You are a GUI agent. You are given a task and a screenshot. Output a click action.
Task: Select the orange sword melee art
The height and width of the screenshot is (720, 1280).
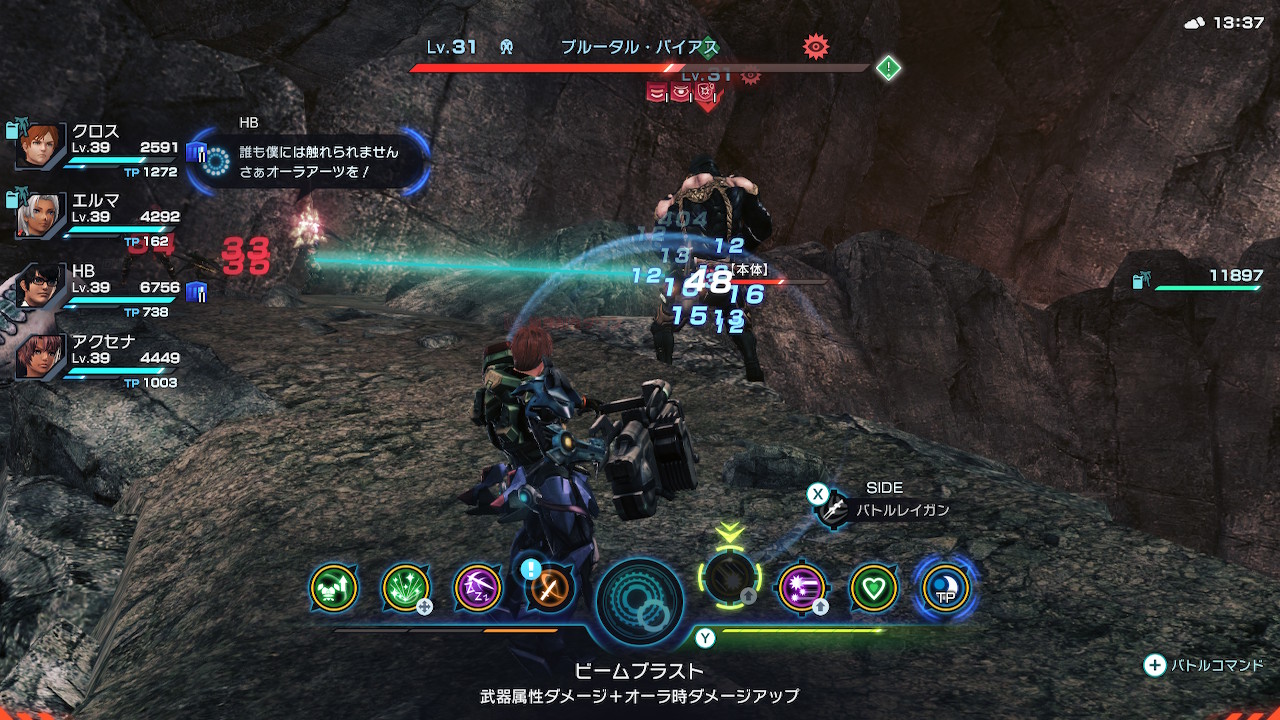[x=550, y=588]
